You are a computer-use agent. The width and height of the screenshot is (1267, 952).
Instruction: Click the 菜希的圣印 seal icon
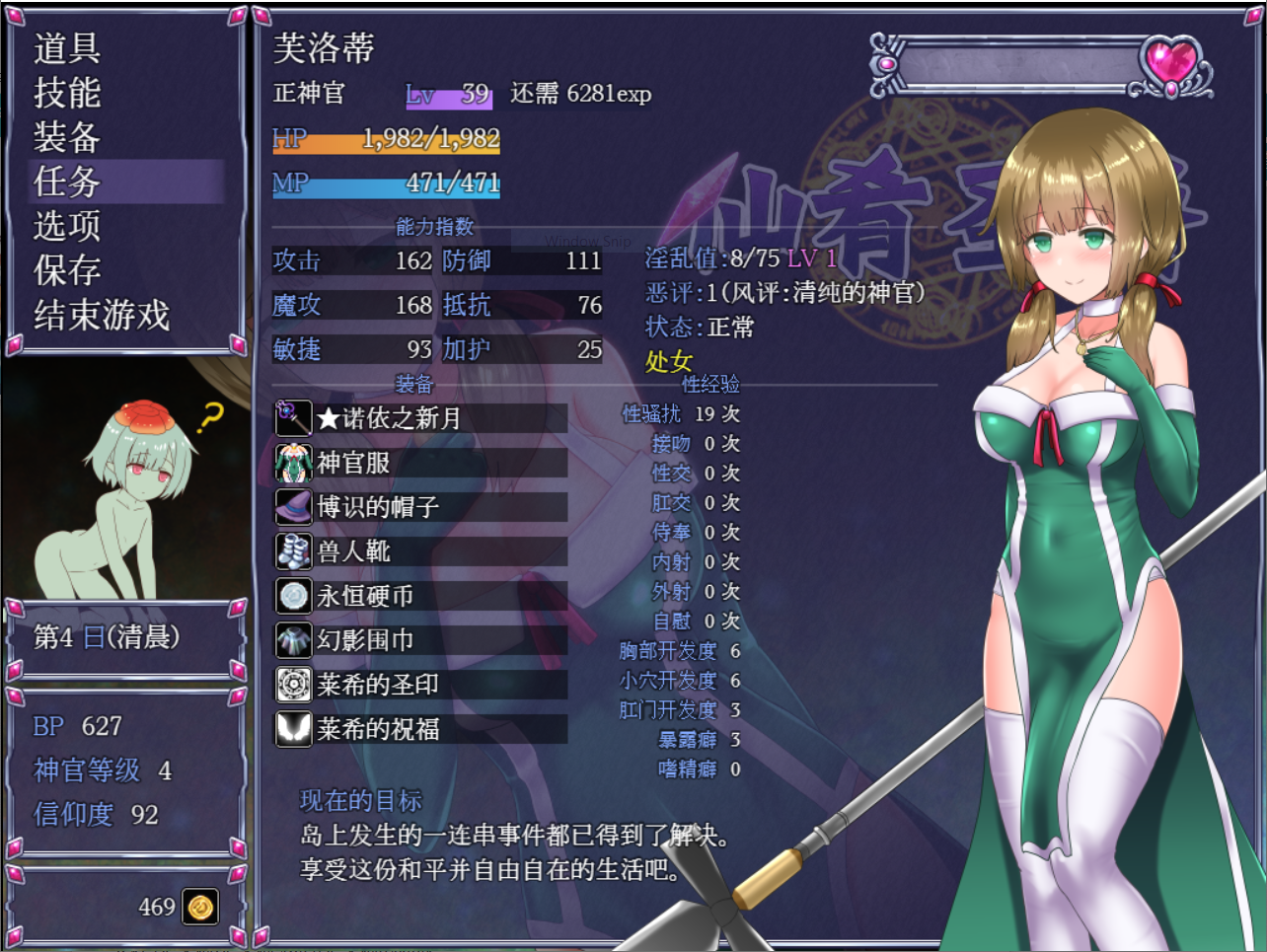tap(291, 685)
